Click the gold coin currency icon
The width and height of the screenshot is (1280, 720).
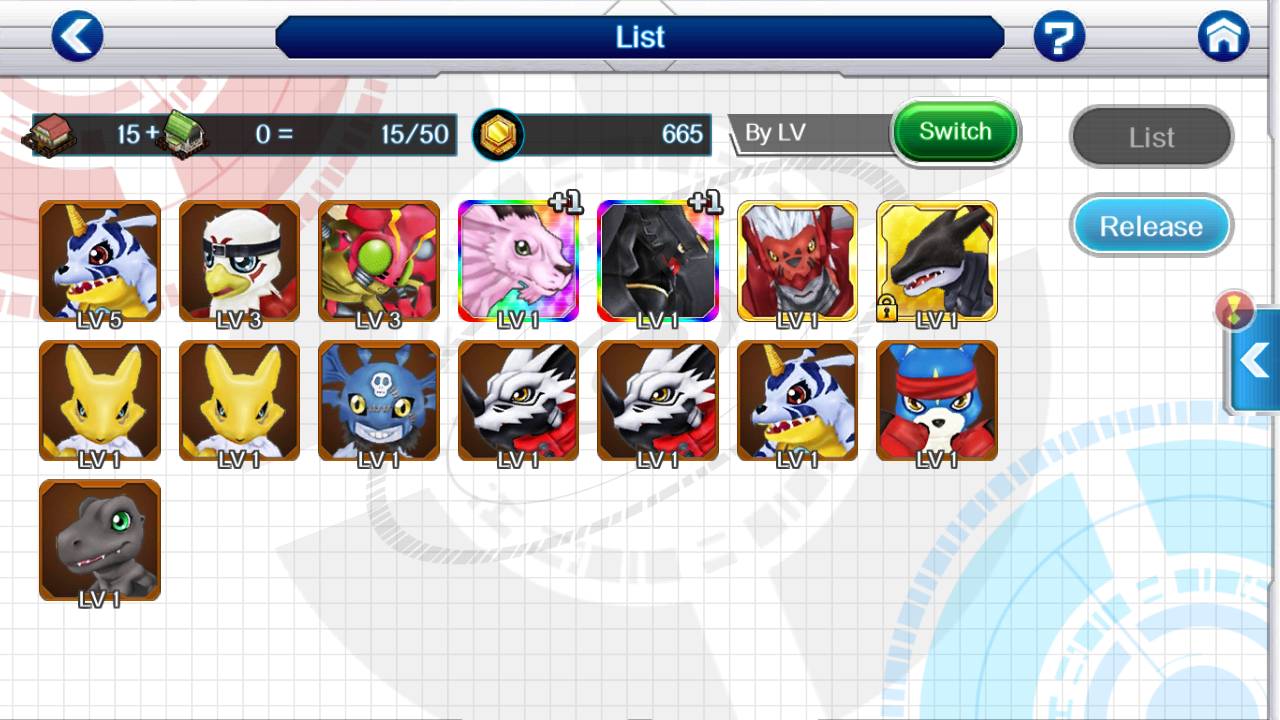[x=497, y=135]
